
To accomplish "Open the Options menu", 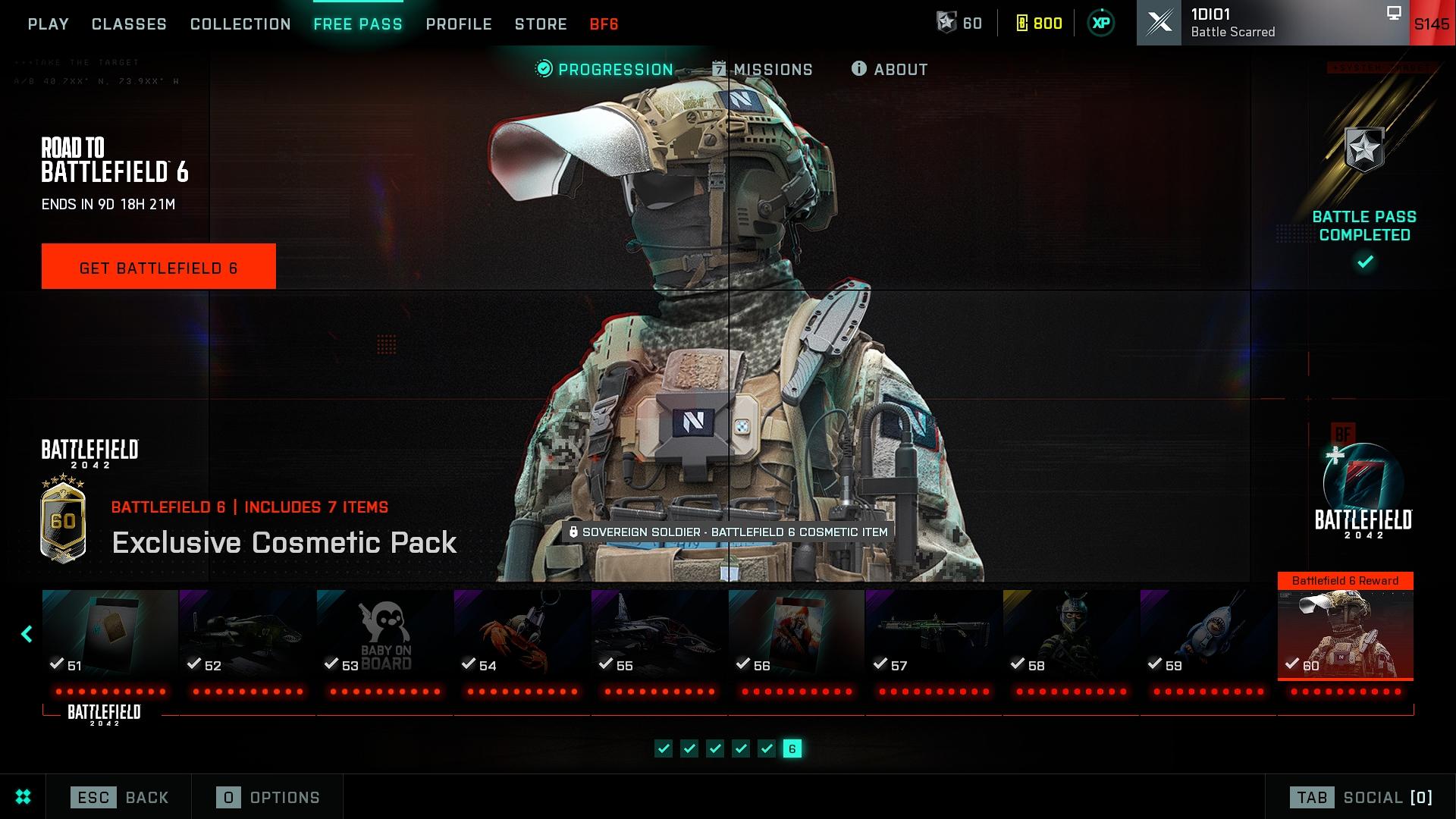I will coord(268,797).
